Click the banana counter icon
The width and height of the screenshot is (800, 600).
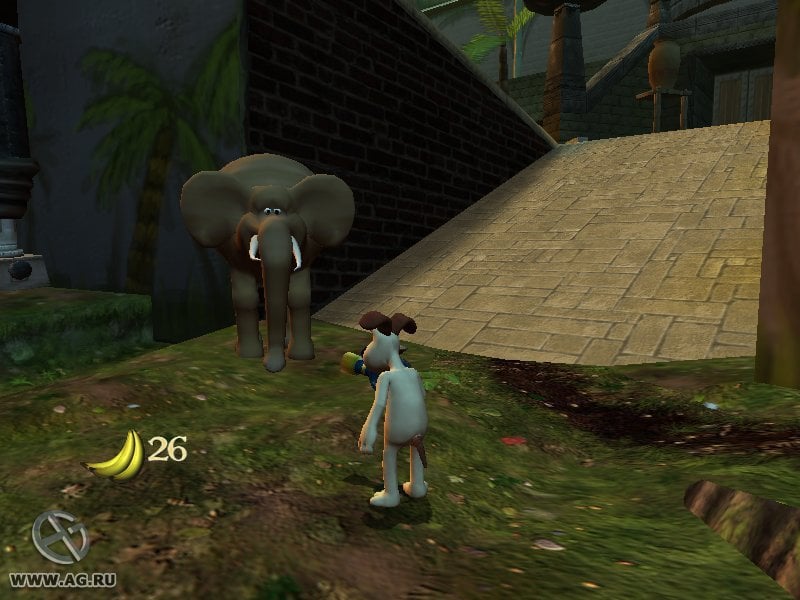coord(117,455)
